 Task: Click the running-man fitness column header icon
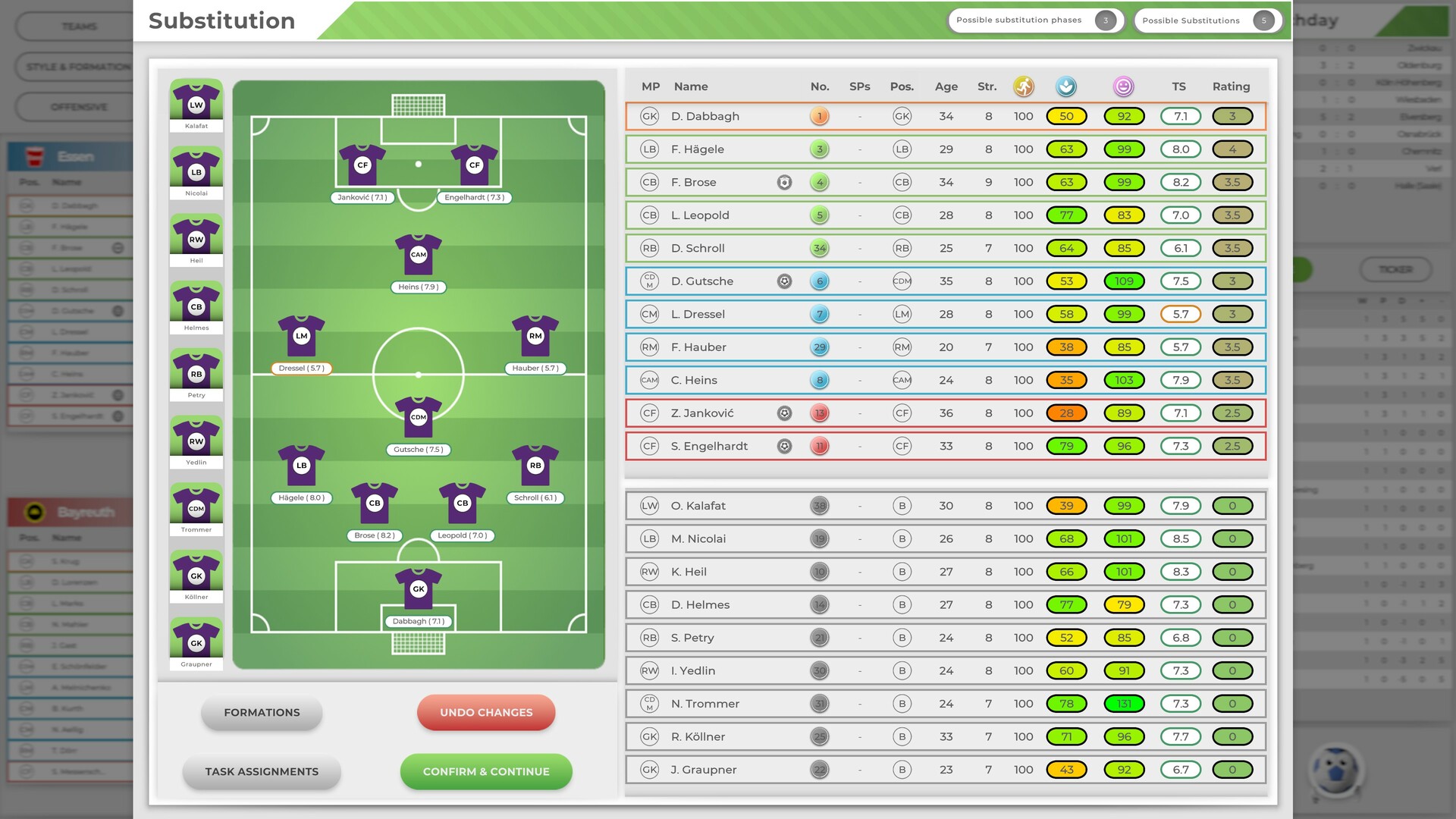pyautogui.click(x=1023, y=86)
